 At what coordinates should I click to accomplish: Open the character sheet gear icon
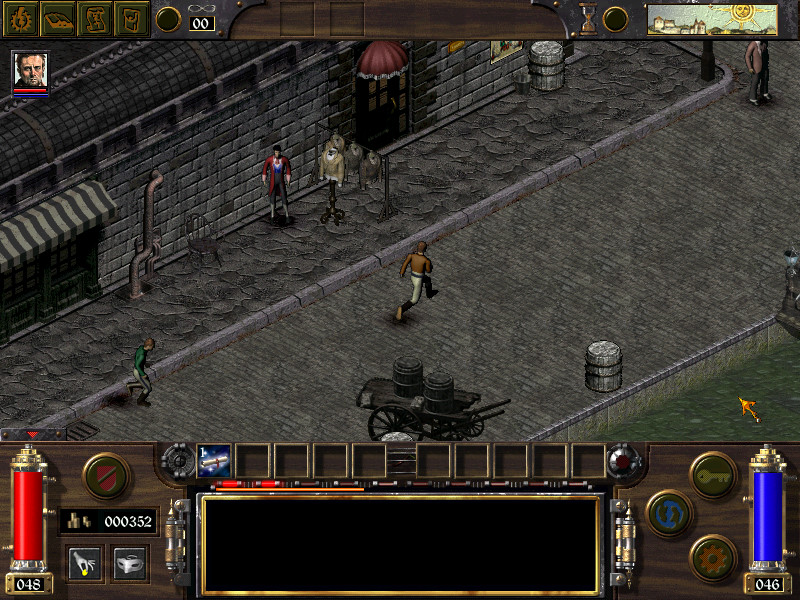[x=20, y=18]
